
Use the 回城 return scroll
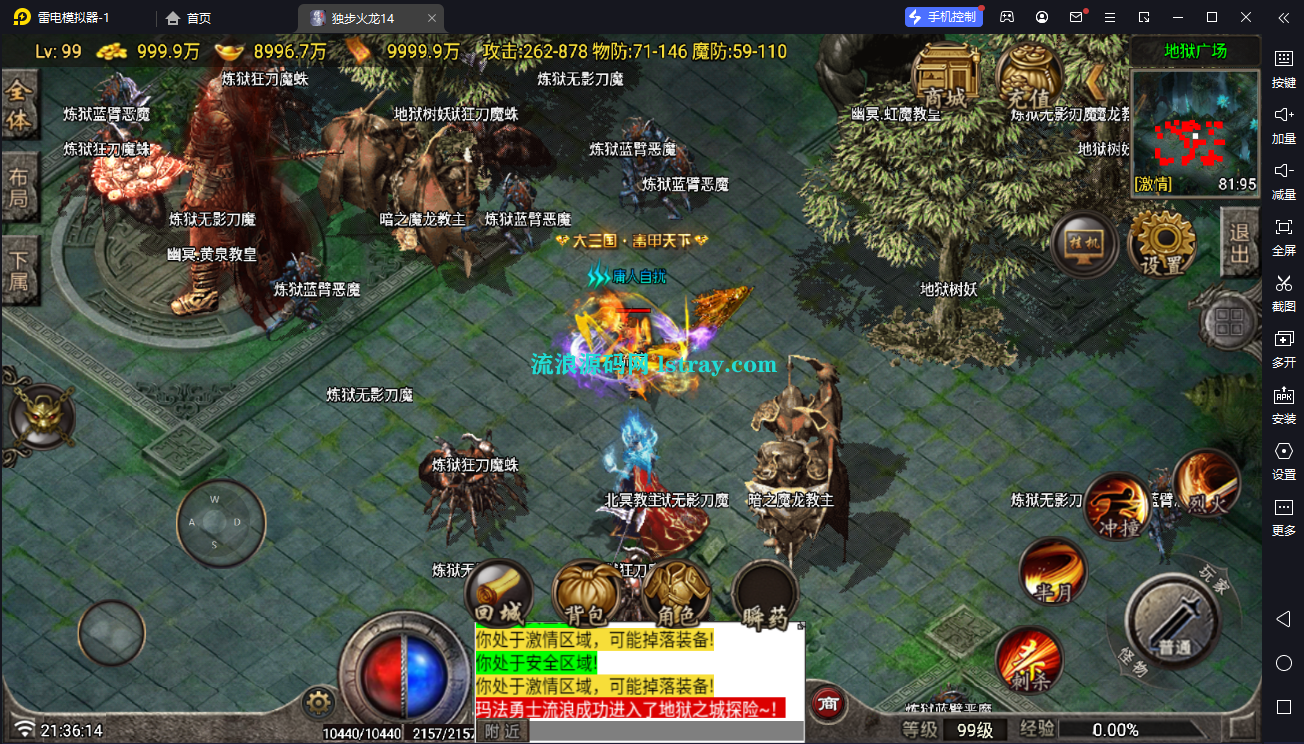click(x=499, y=594)
